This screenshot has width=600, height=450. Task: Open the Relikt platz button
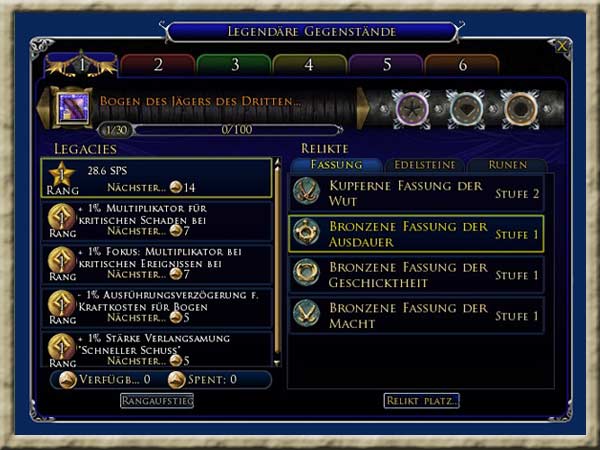point(421,401)
